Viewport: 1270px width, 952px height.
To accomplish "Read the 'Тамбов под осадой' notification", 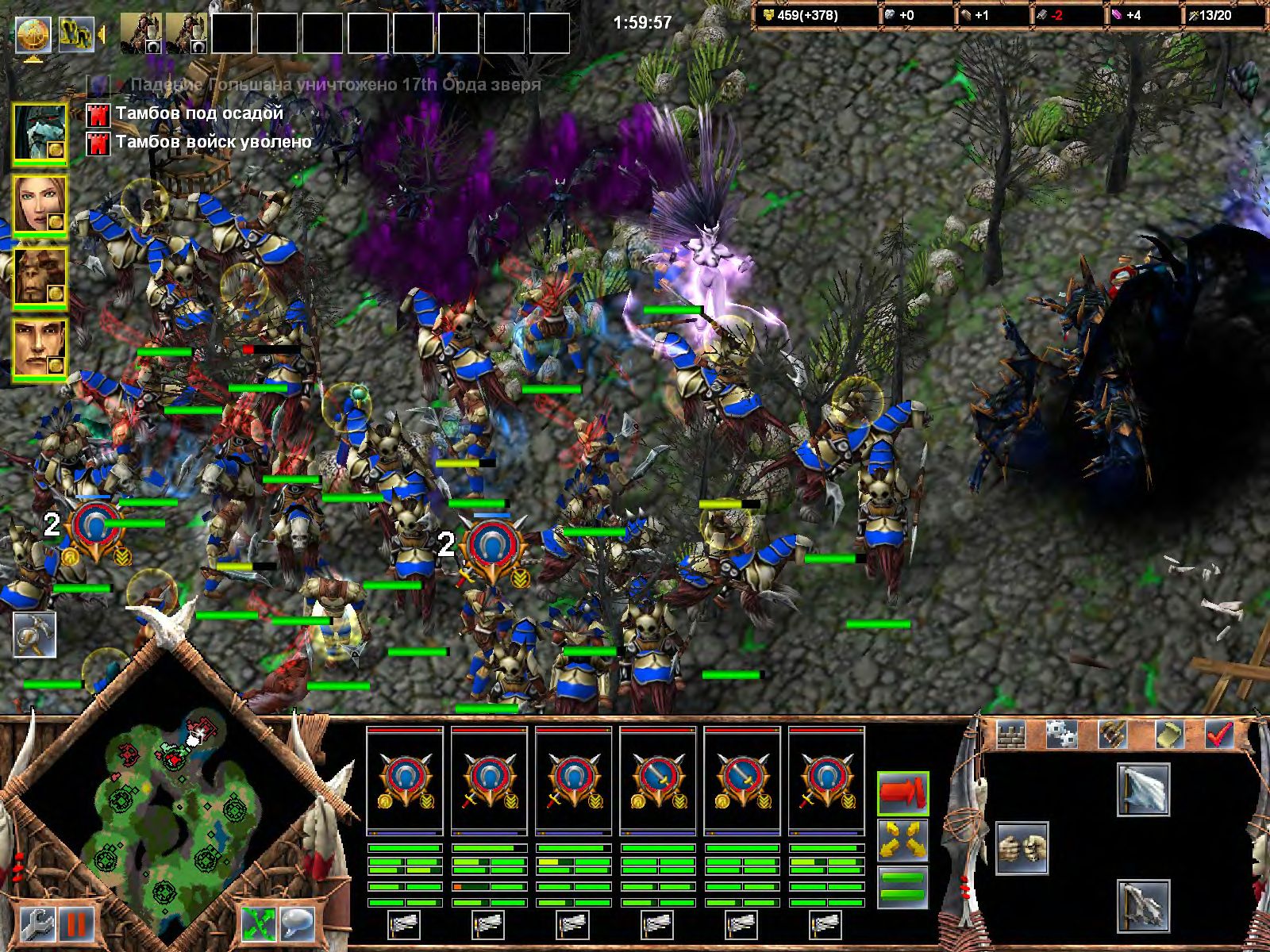I will coord(199,114).
